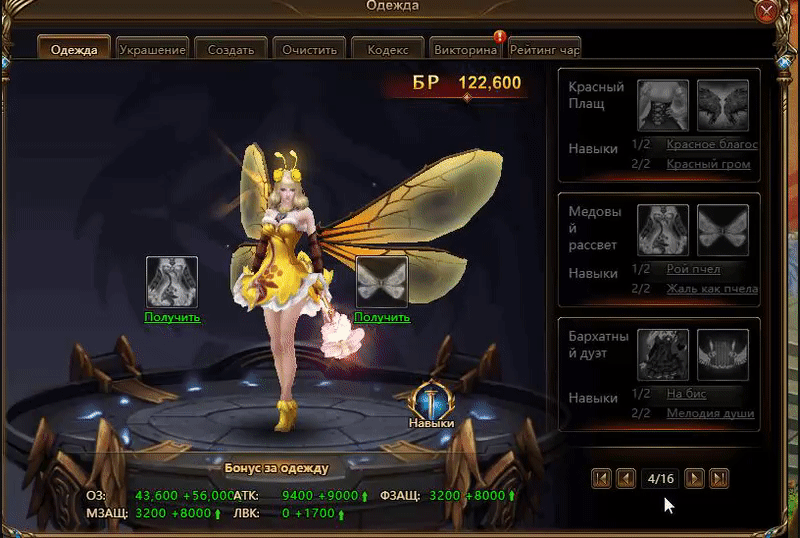Open the Рейтинг чар tab

point(544,49)
